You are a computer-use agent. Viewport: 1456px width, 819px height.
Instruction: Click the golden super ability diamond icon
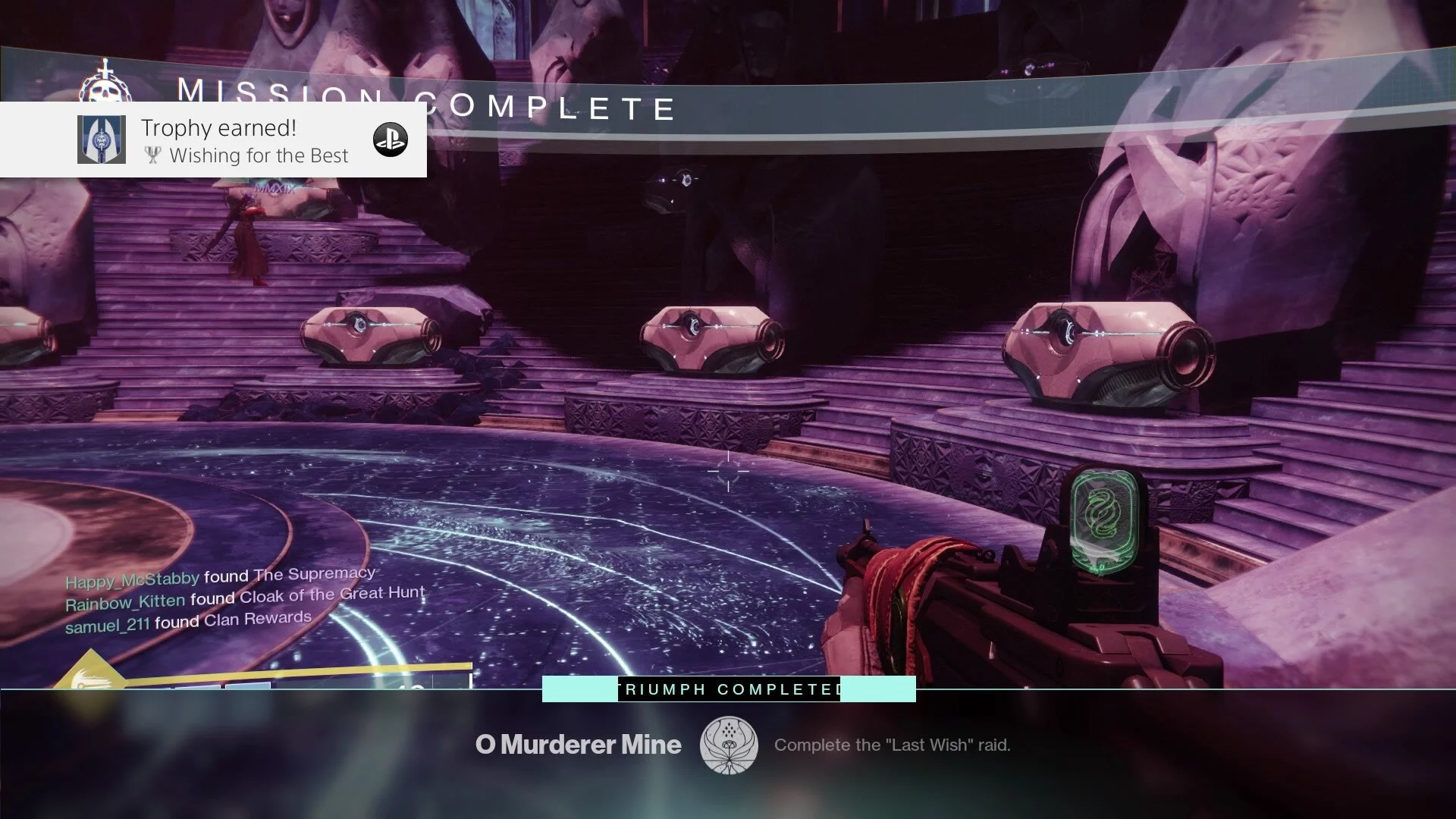tap(90, 673)
